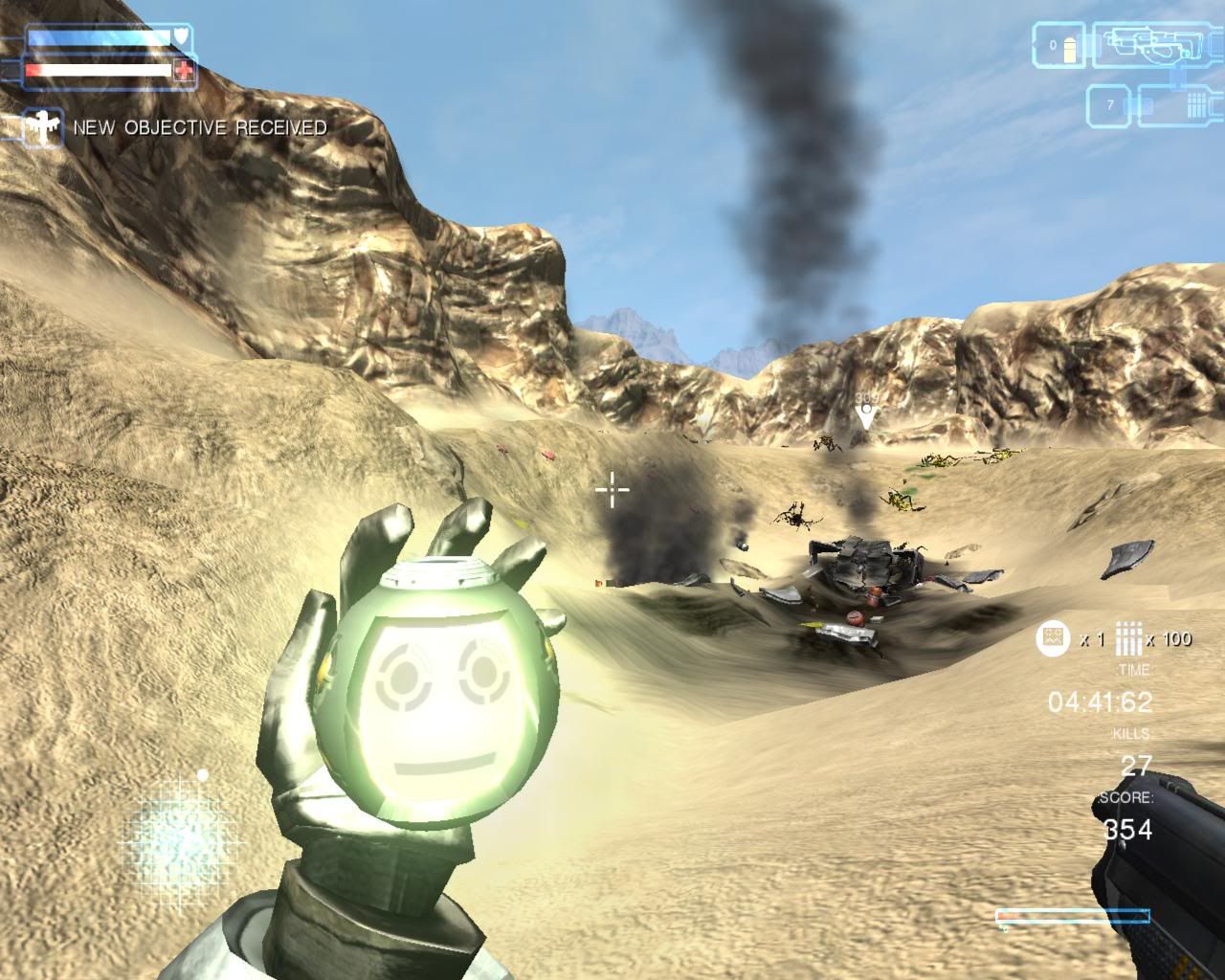Click the white objective waypoint marker

pyautogui.click(x=866, y=417)
